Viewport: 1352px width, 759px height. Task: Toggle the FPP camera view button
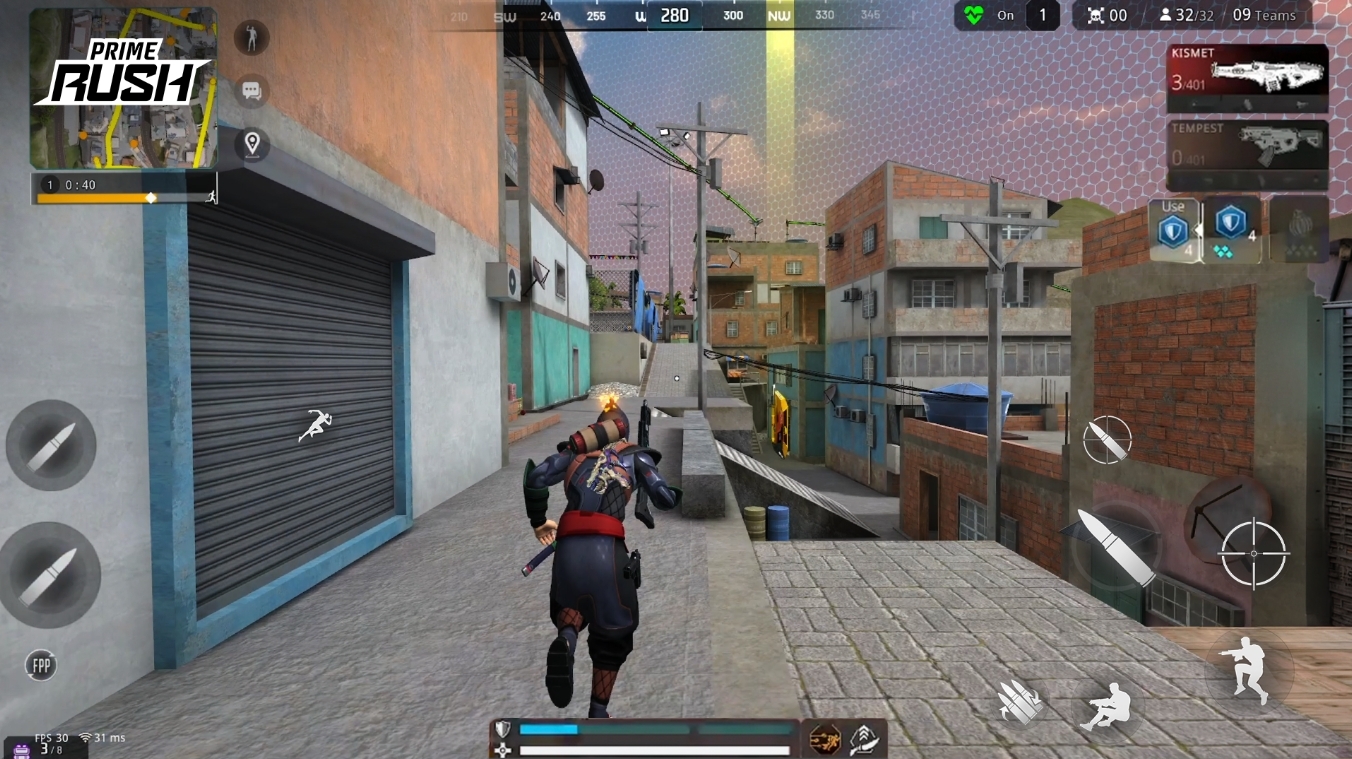tap(39, 663)
